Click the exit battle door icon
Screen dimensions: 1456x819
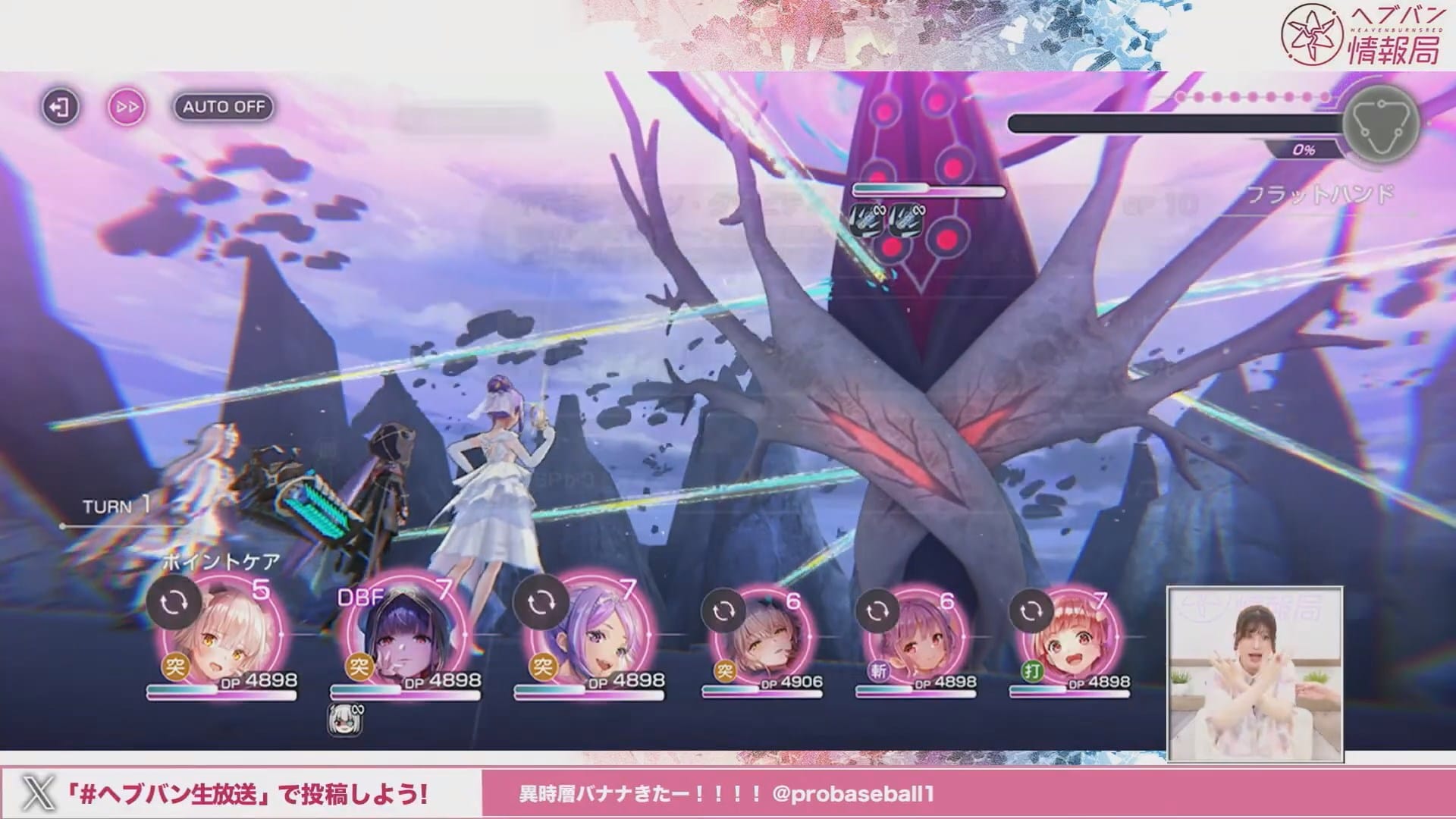tap(60, 107)
